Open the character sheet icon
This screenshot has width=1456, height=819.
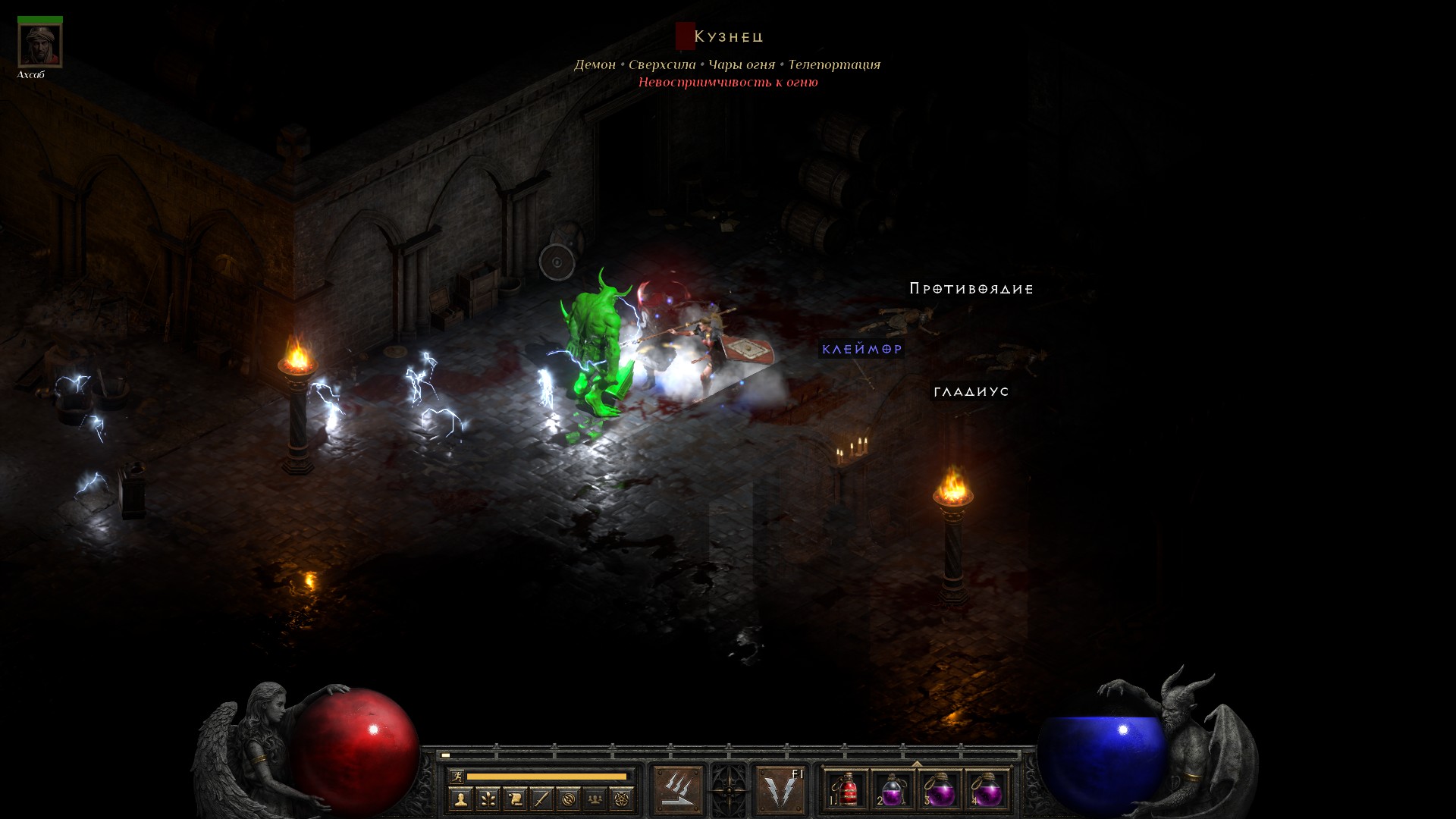tap(460, 799)
